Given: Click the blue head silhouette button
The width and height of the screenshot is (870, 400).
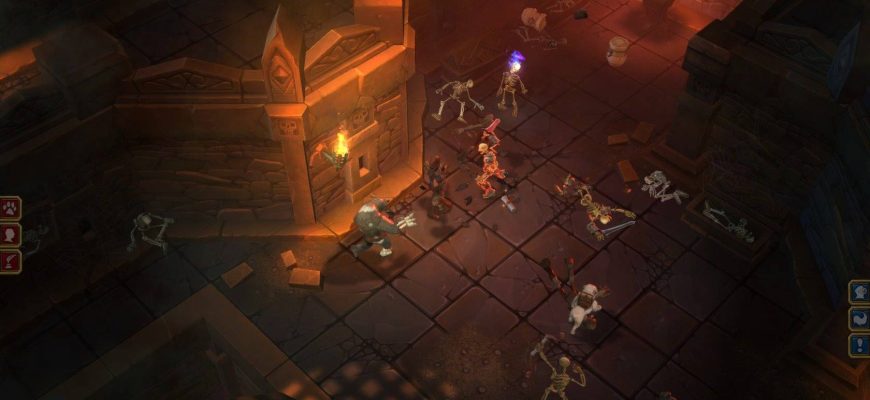Looking at the screenshot, I should [x=860, y=292].
